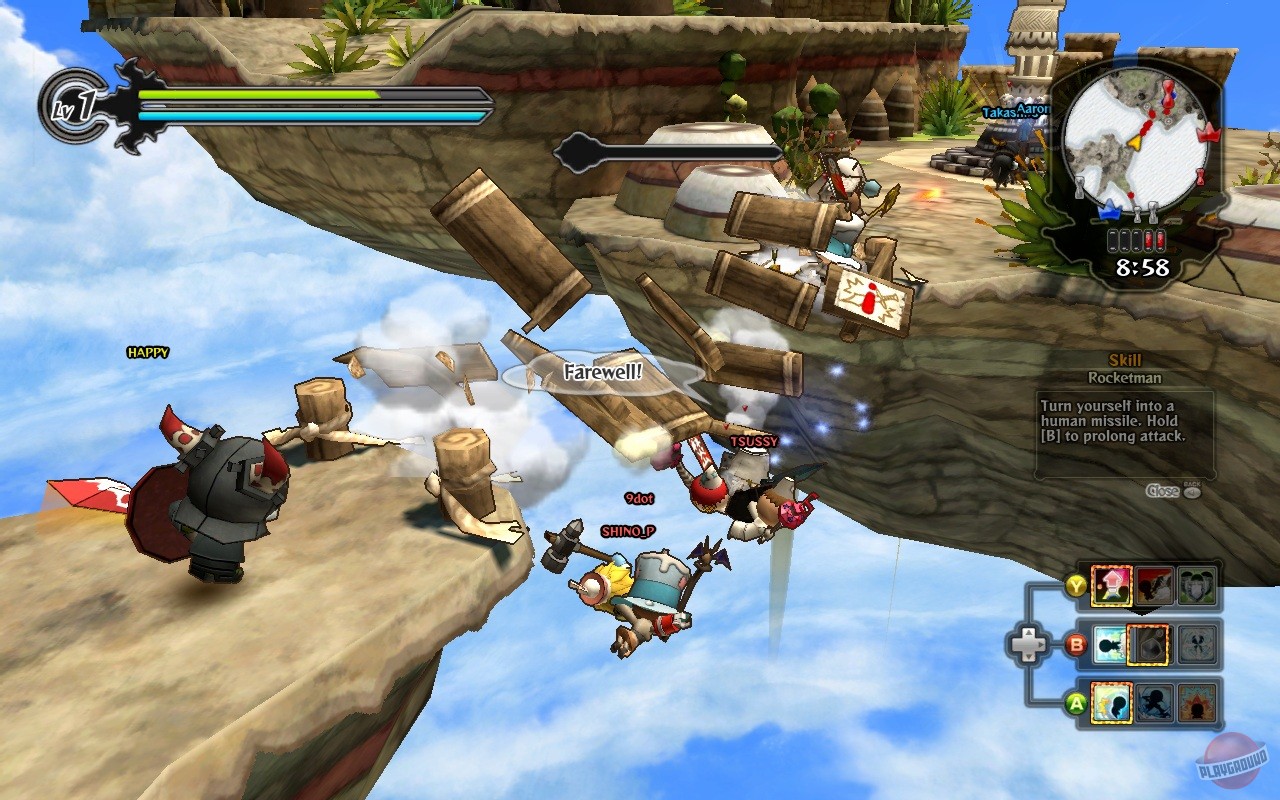1280x800 pixels.
Task: Click the first skill icon in the A row
Action: pos(1111,701)
